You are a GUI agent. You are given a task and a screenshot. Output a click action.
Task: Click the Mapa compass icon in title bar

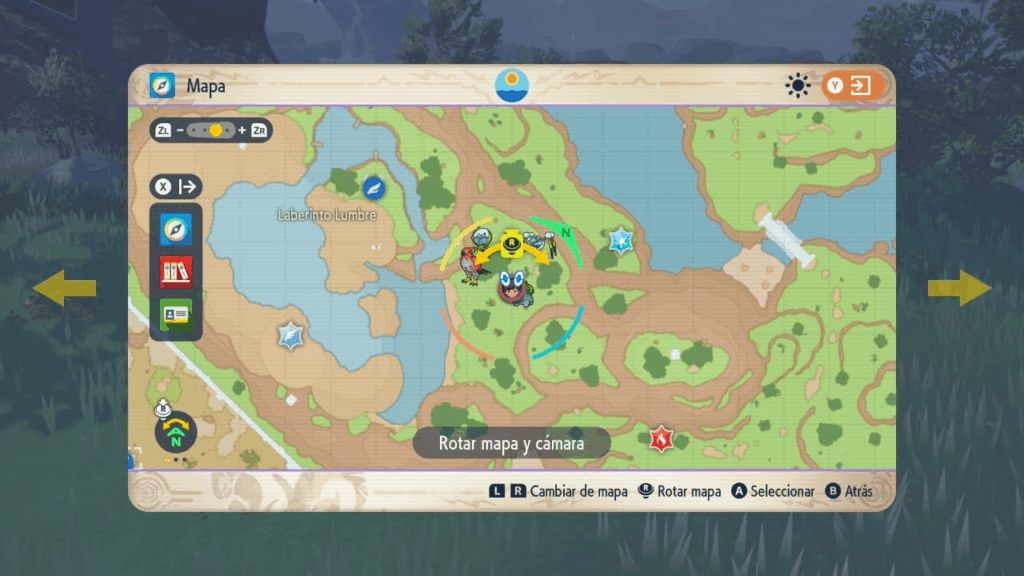coord(162,86)
